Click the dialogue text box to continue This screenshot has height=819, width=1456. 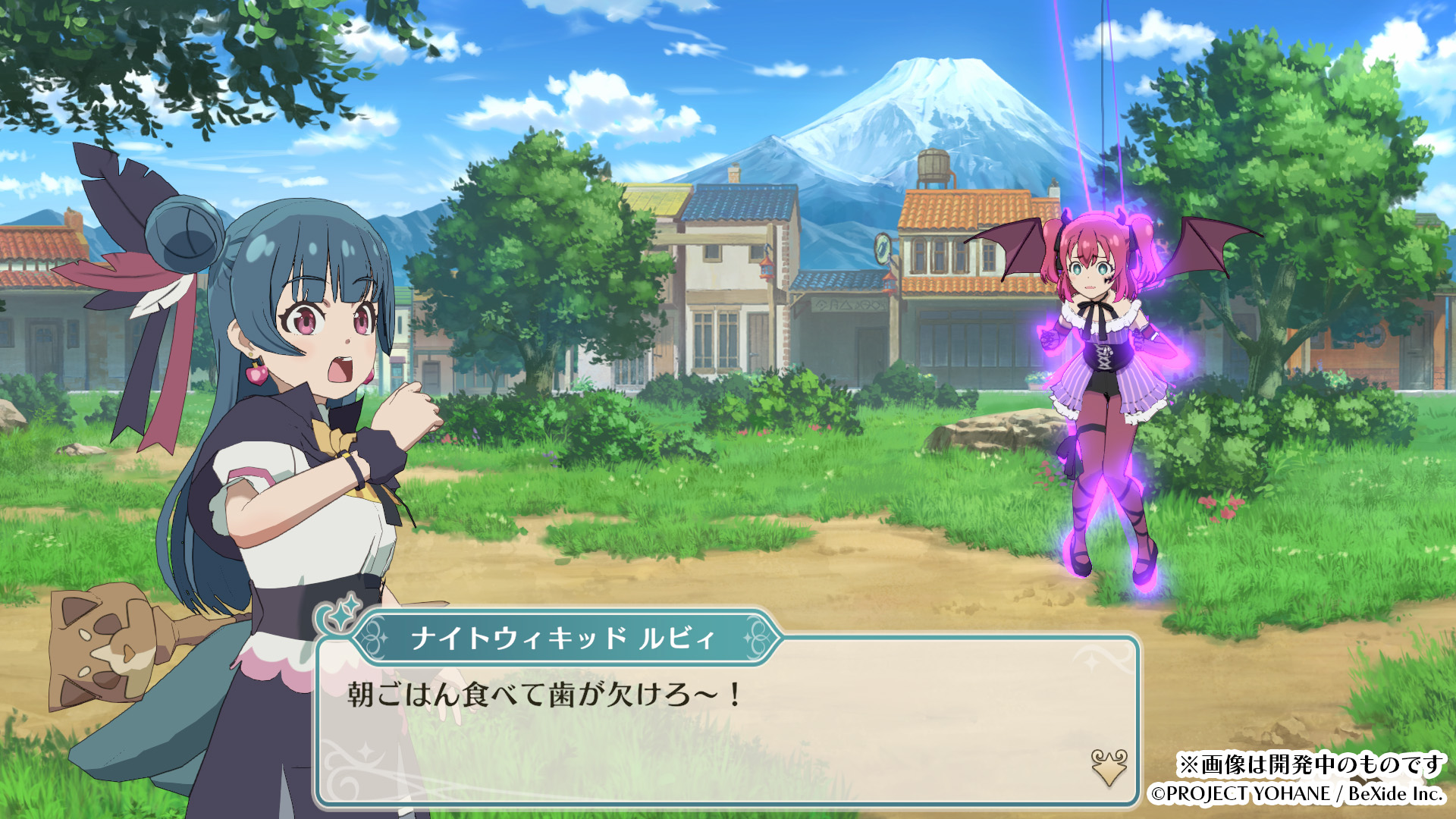(x=726, y=728)
